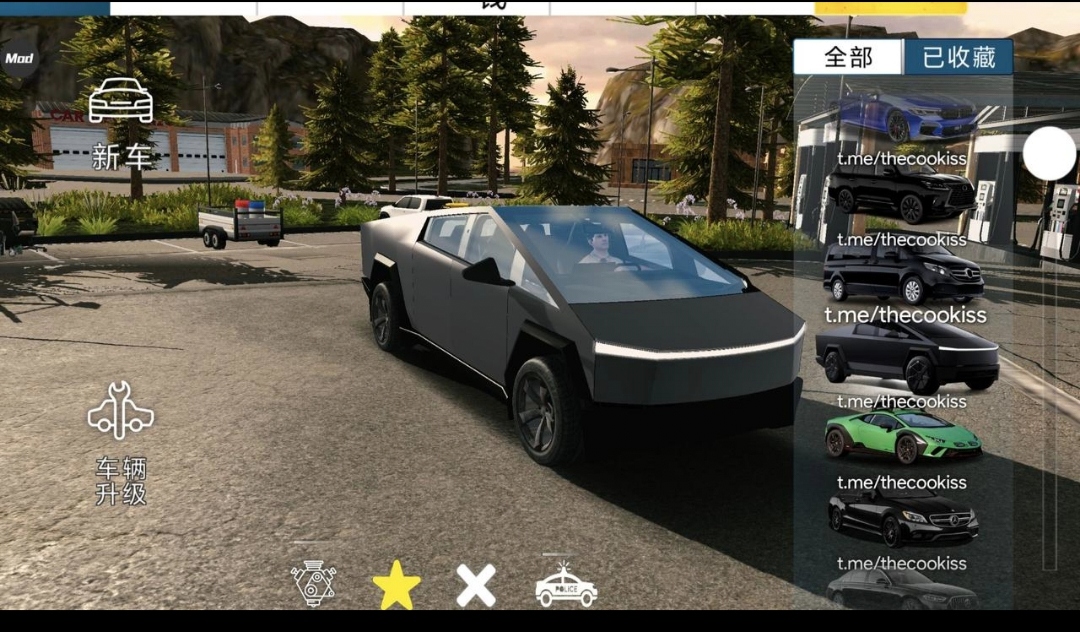Viewport: 1080px width, 632px height.
Task: Click the white round scrollbar handle
Action: click(x=1049, y=155)
